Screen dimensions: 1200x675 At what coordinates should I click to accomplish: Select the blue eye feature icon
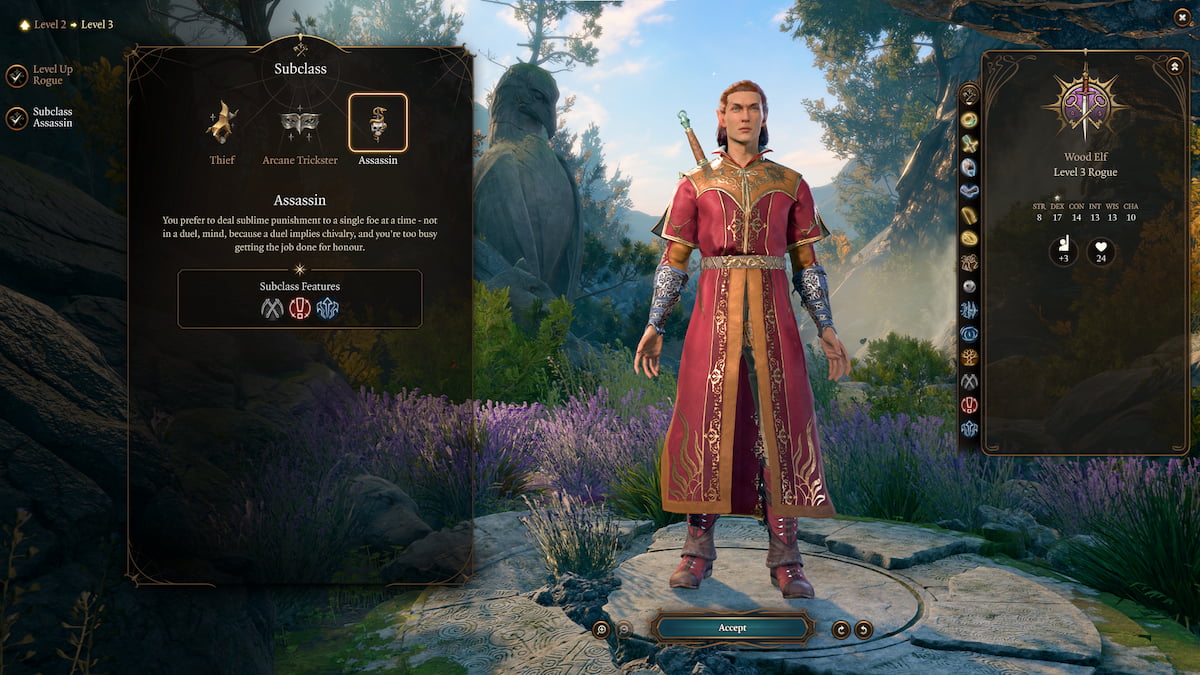[x=969, y=333]
